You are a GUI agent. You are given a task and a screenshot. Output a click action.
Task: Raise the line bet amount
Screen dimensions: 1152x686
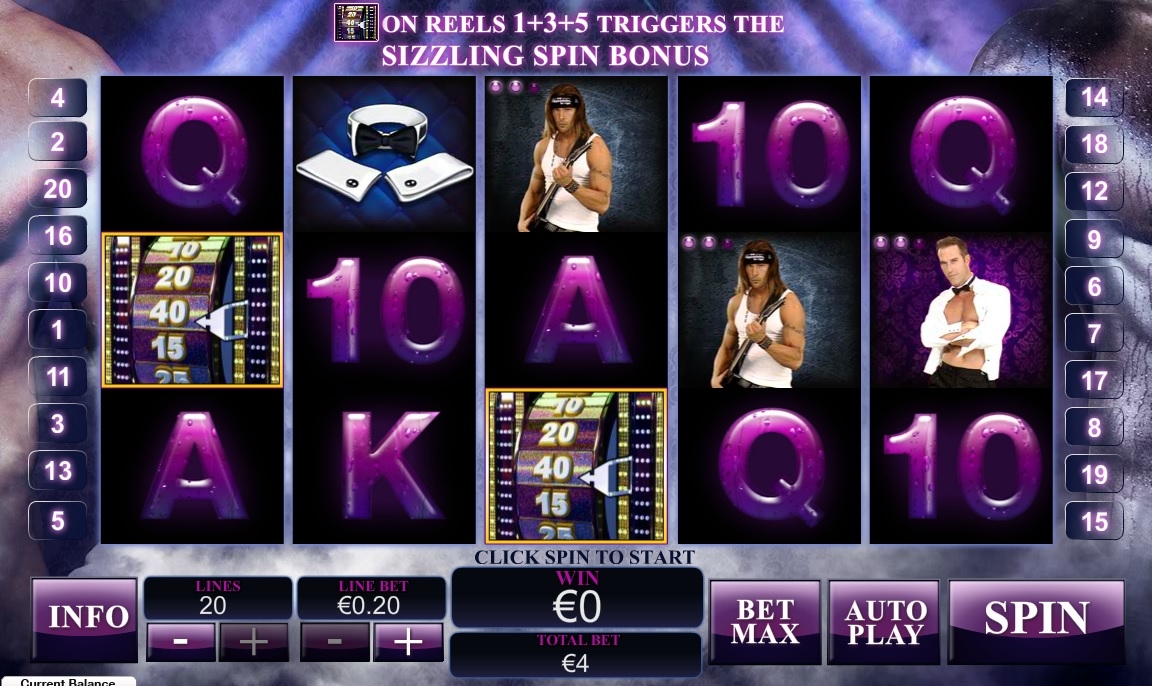click(408, 642)
